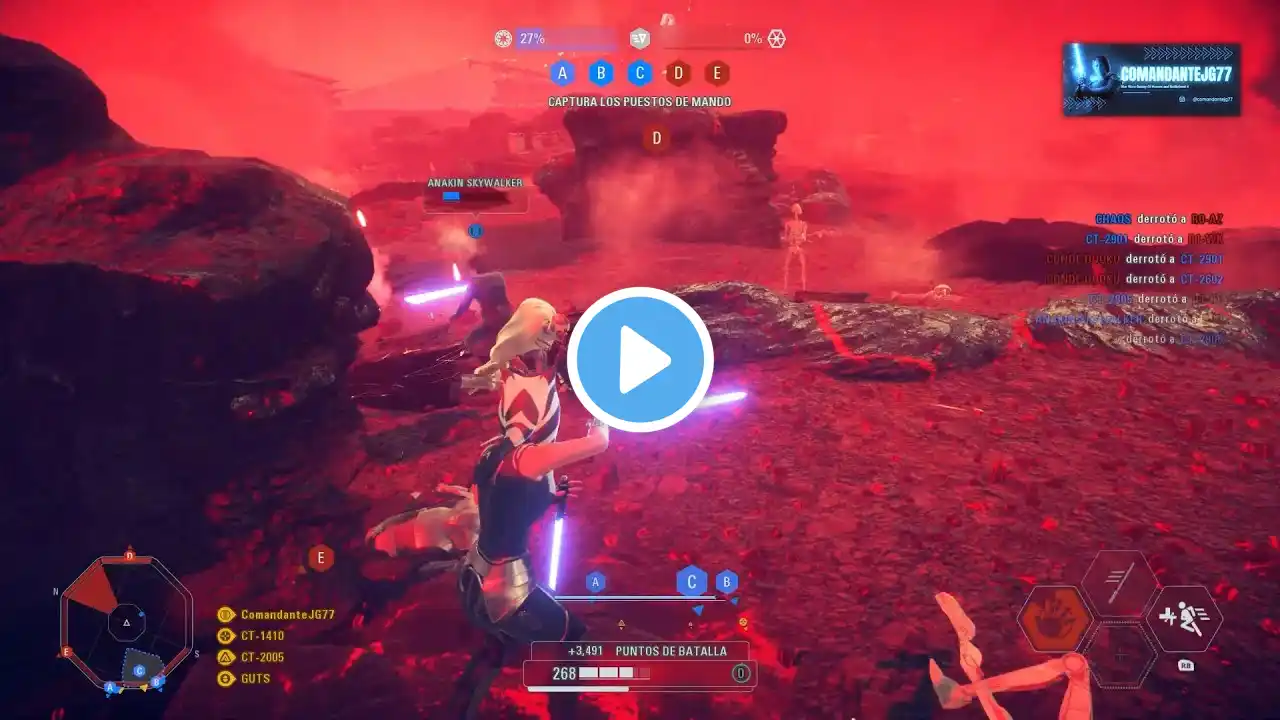The height and width of the screenshot is (720, 1280).
Task: Trigger the running figure dash ability
Action: 1184,619
